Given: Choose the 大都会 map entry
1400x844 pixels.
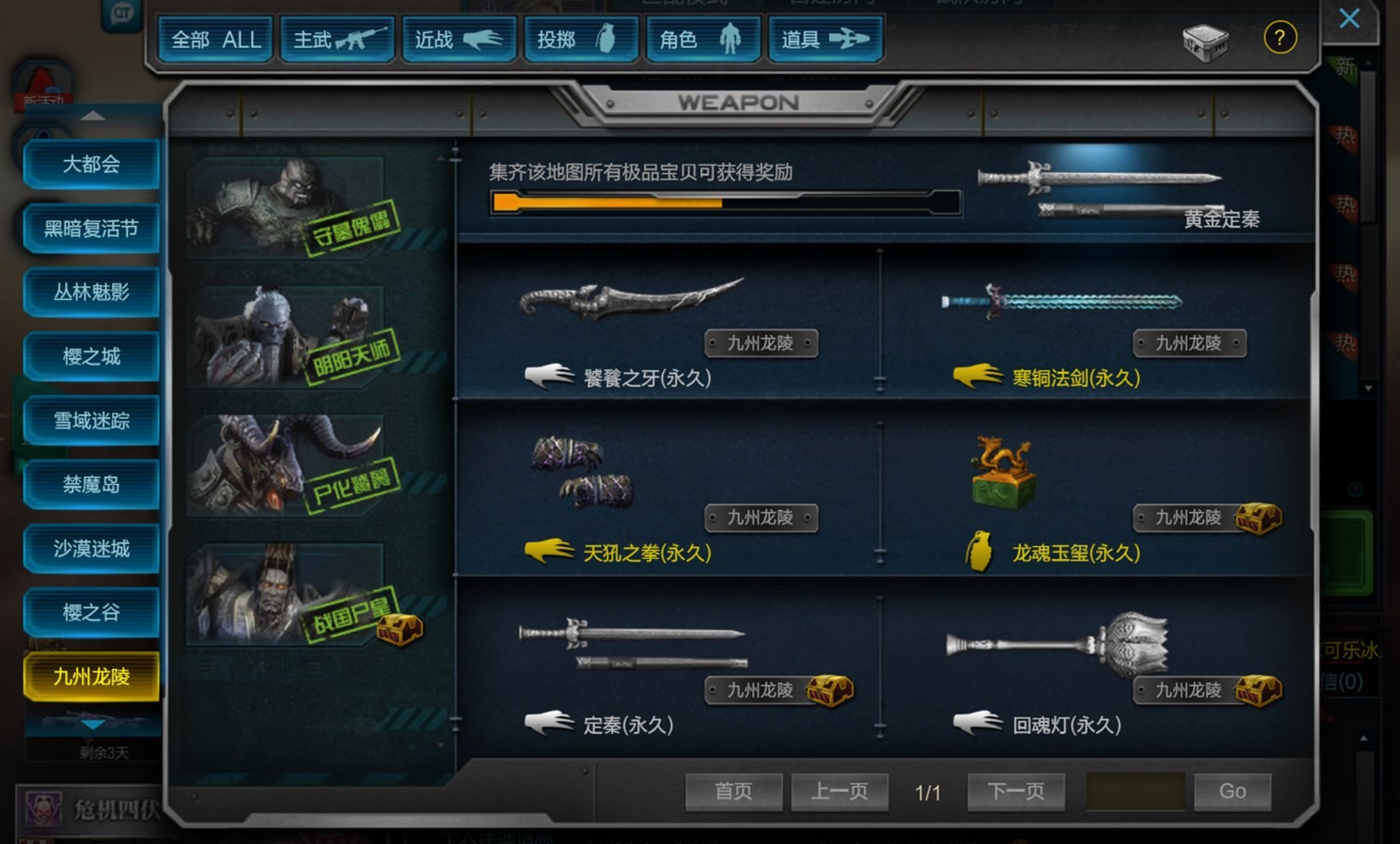Looking at the screenshot, I should (92, 165).
